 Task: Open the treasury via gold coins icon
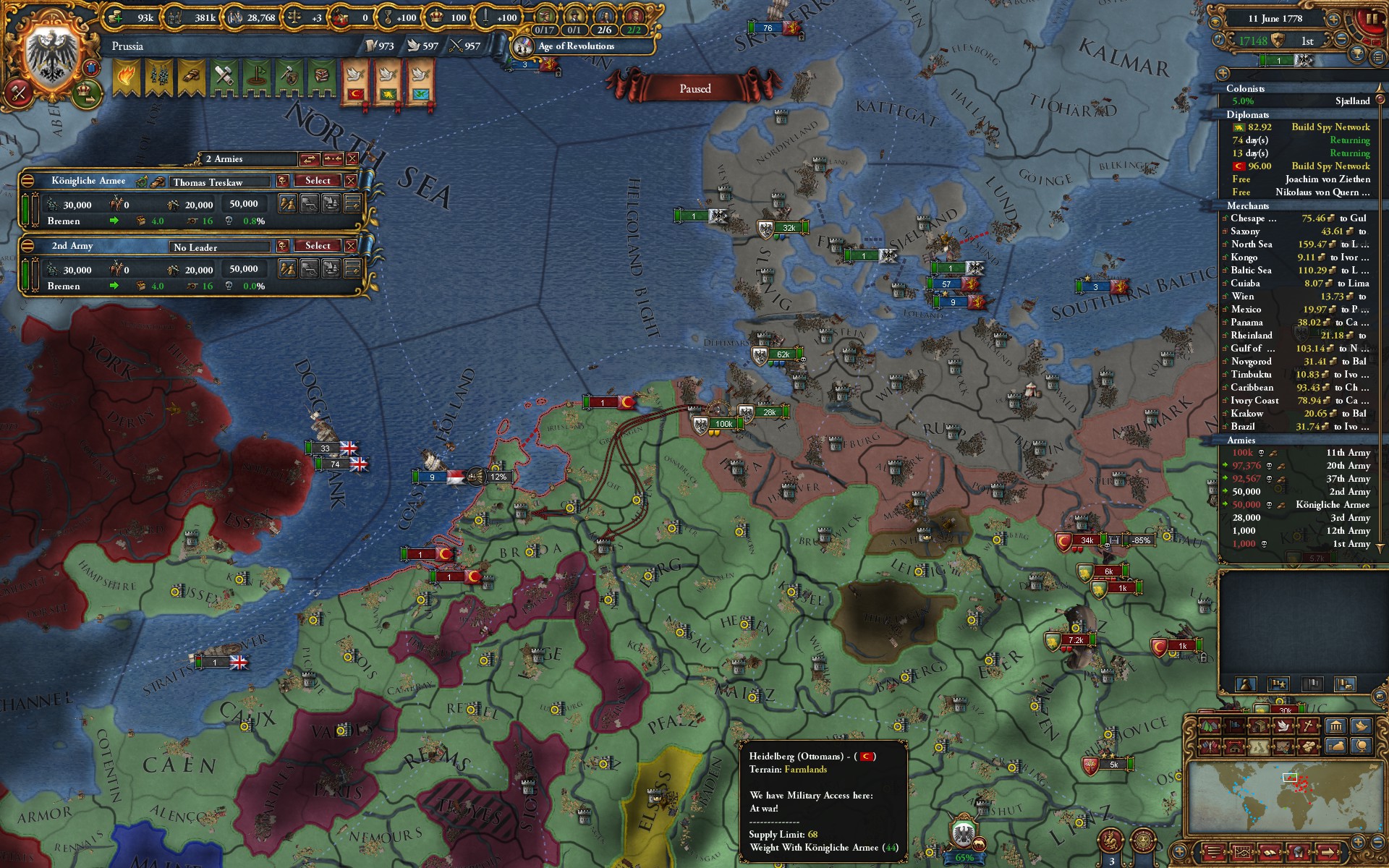click(x=114, y=18)
